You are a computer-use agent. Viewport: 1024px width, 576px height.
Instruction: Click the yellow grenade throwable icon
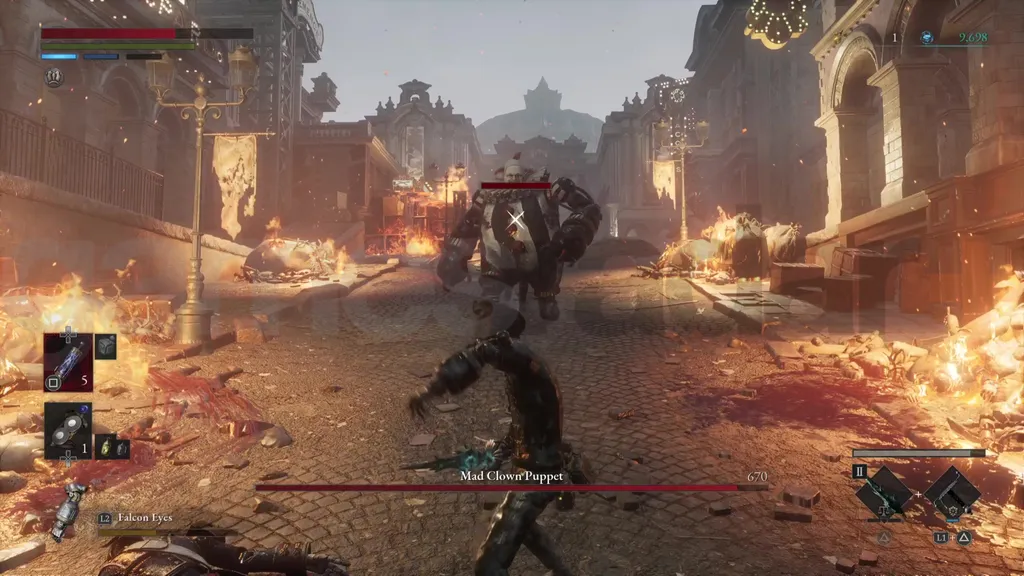103,448
